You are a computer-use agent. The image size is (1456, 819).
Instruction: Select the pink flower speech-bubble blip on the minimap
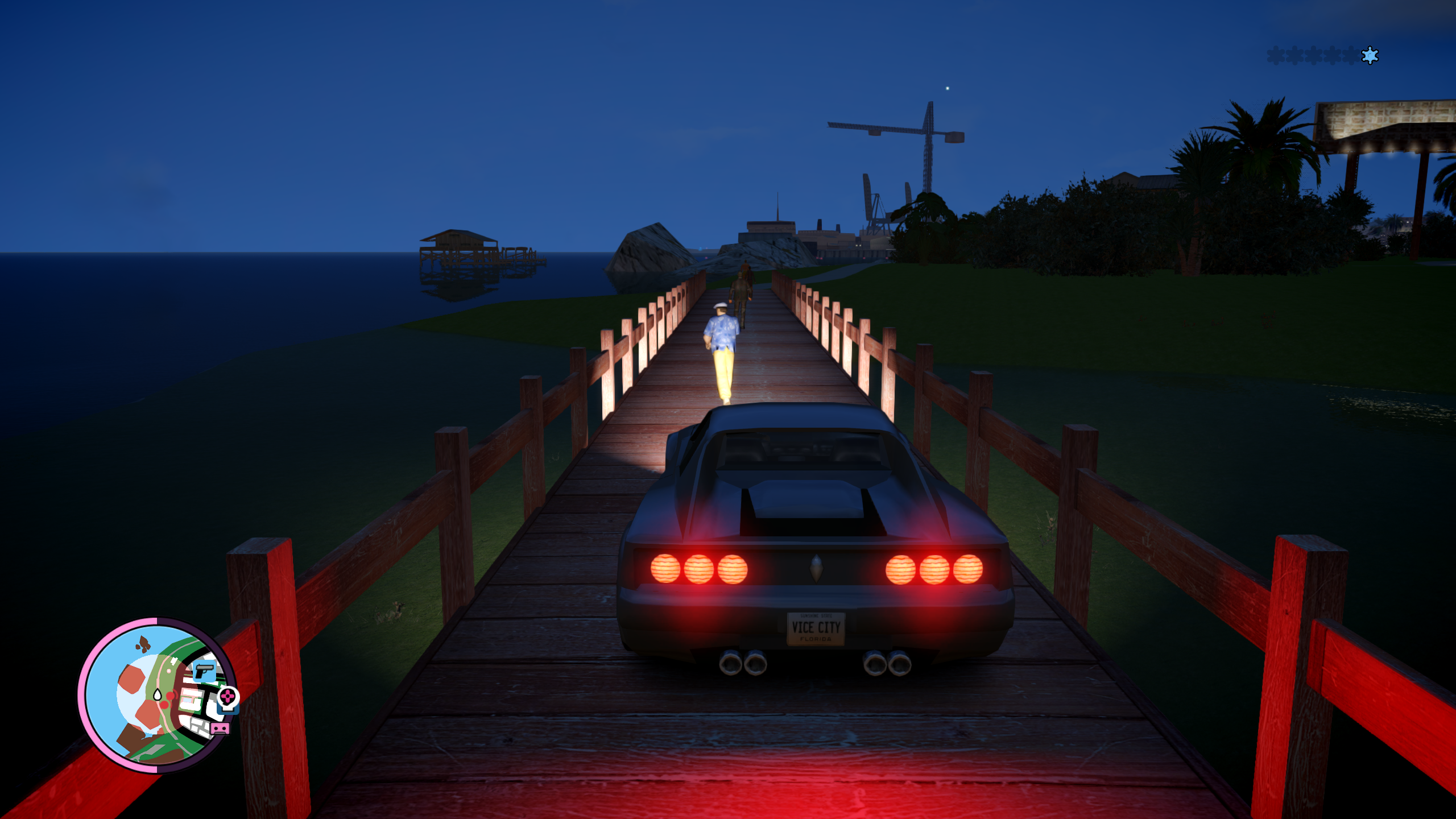tap(227, 697)
